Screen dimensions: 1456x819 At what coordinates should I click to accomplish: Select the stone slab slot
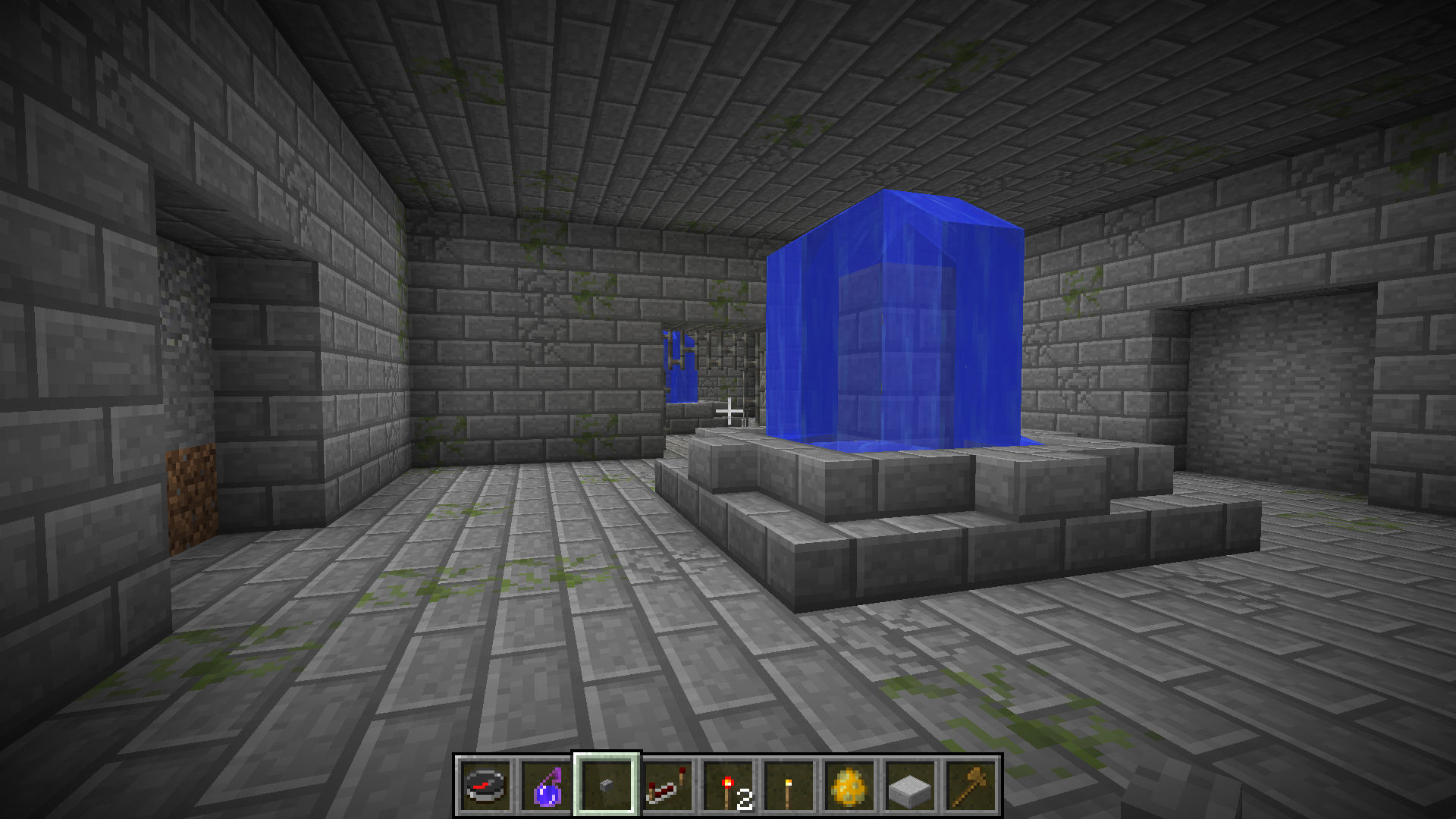pyautogui.click(x=910, y=785)
